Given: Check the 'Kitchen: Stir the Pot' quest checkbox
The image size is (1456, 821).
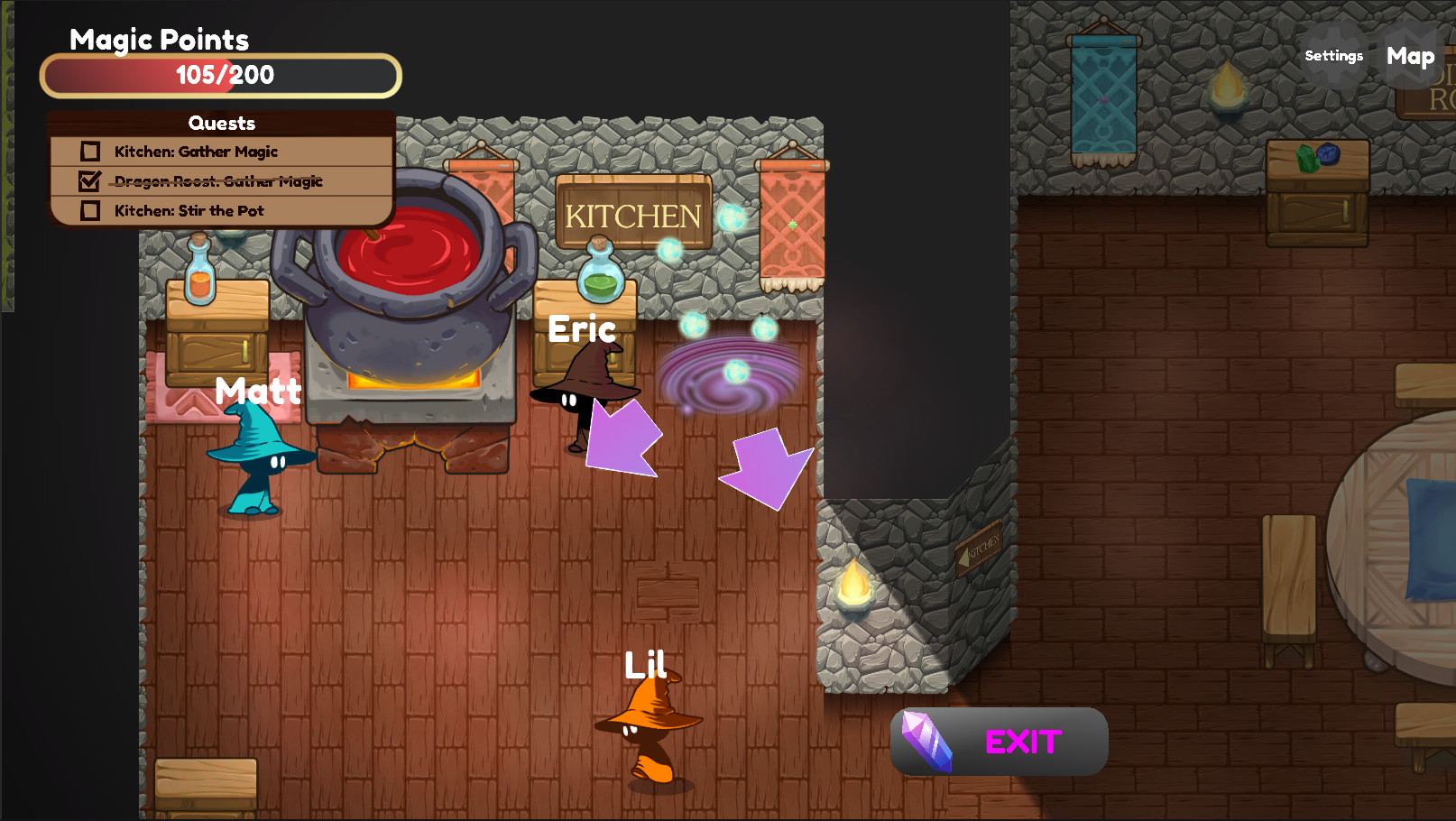Looking at the screenshot, I should pyautogui.click(x=88, y=210).
